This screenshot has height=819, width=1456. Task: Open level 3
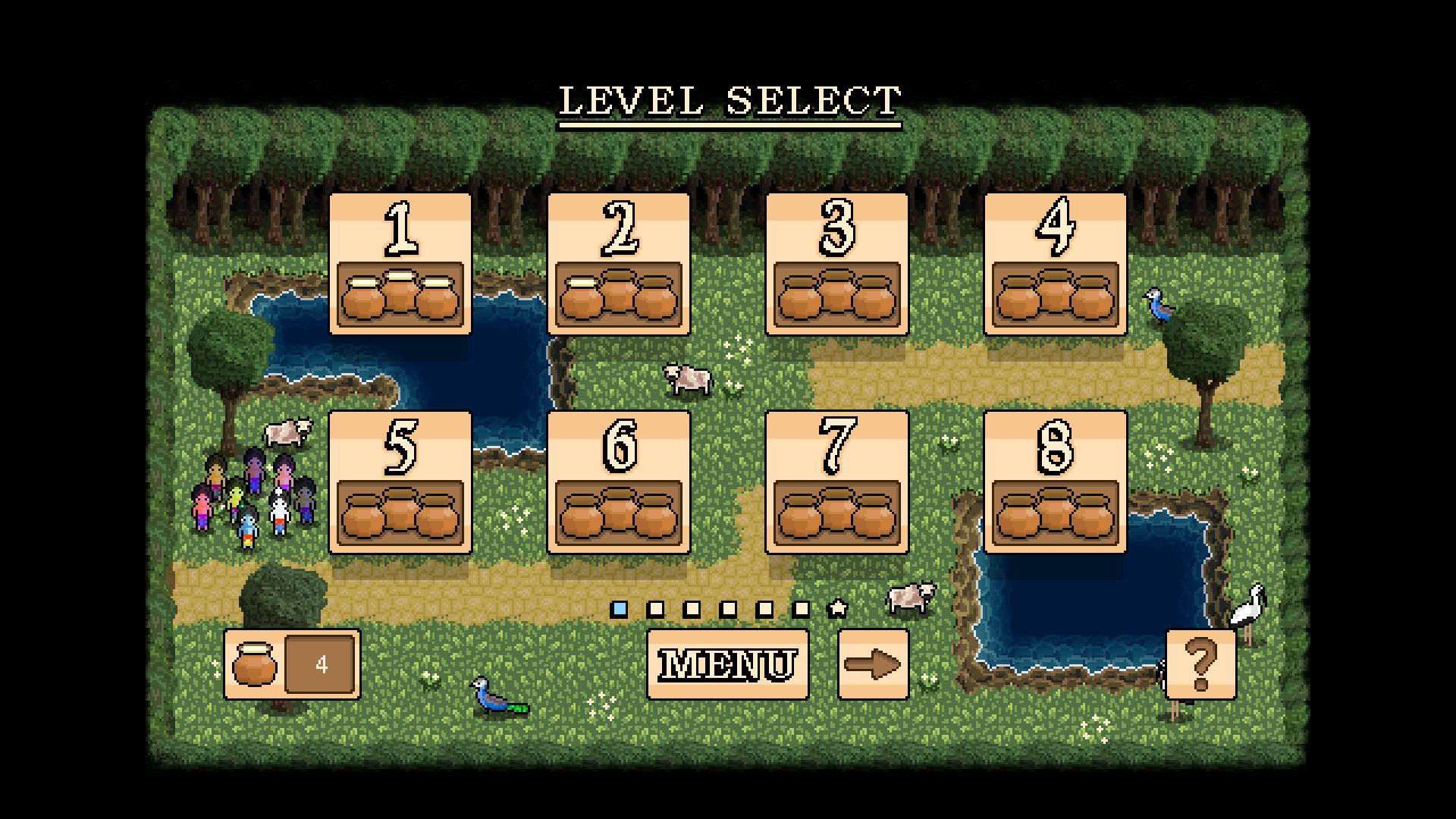tap(836, 263)
